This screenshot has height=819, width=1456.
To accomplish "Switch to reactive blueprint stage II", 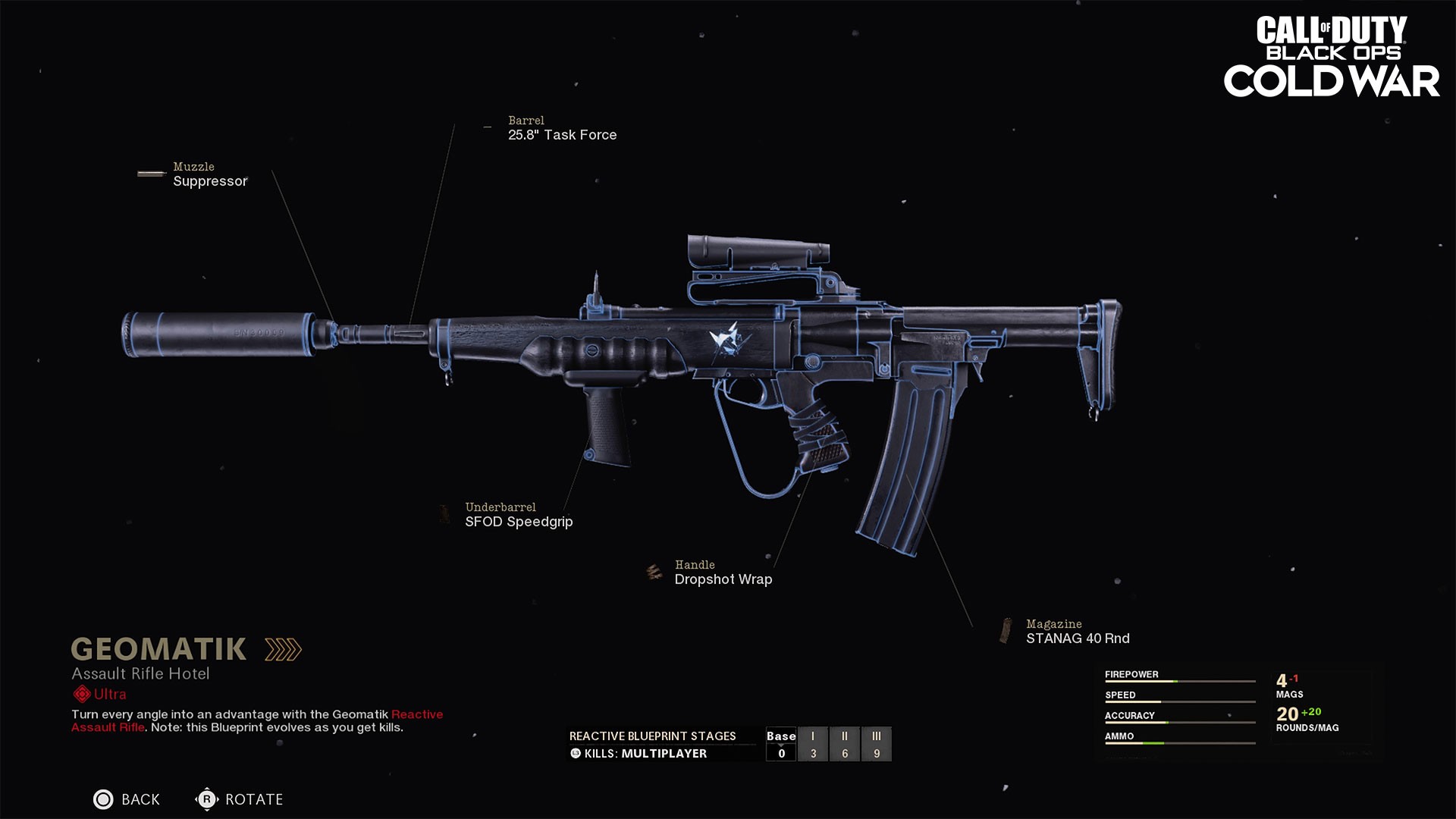I will click(x=845, y=744).
